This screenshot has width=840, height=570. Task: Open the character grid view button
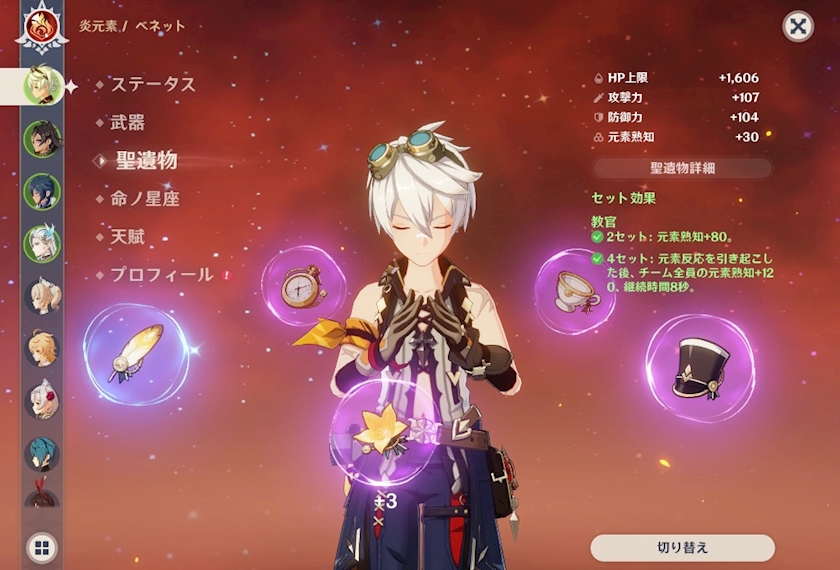tap(41, 547)
